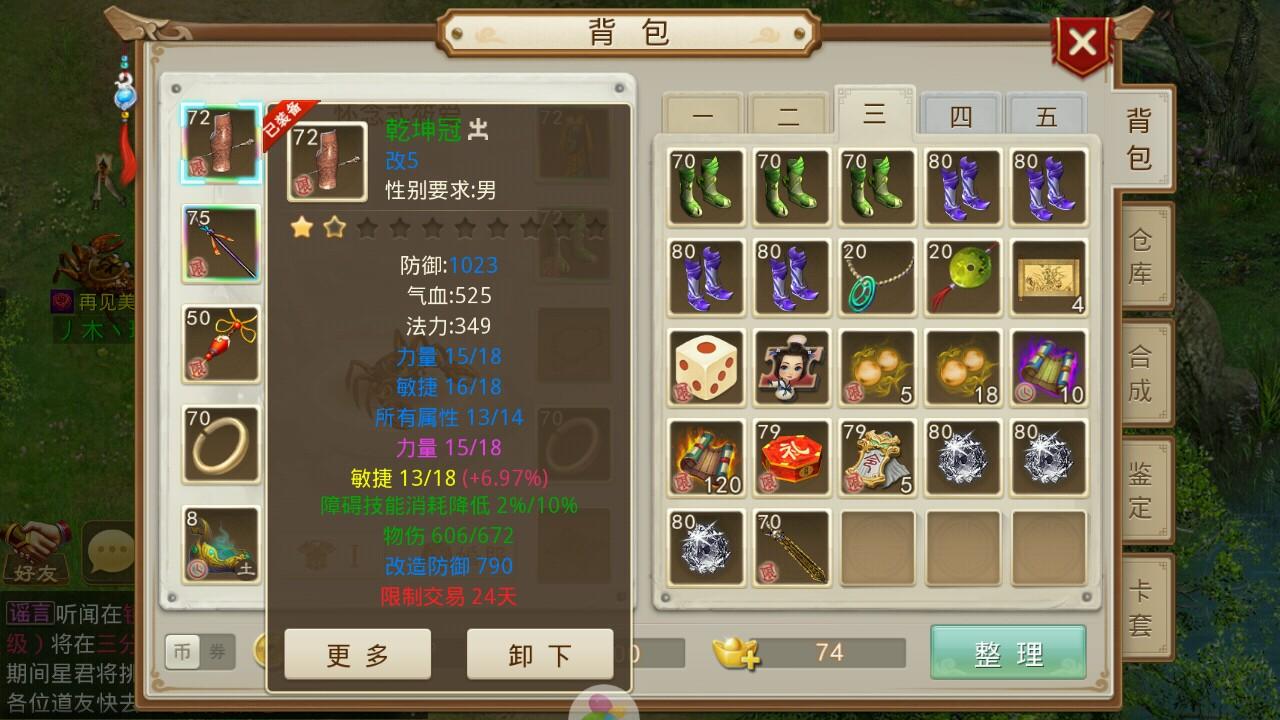
Task: Select the dice item in the backpack grid
Action: point(705,367)
